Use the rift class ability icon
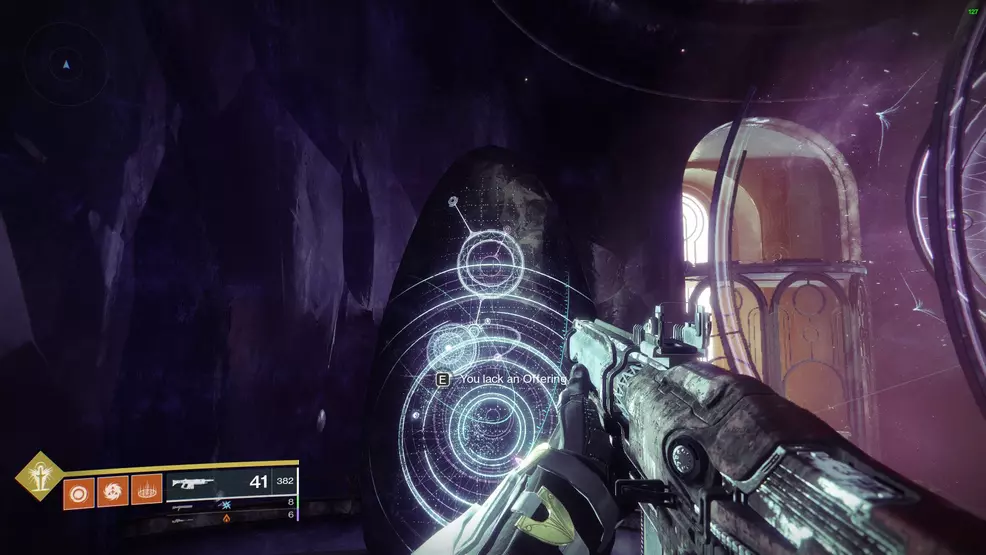The width and height of the screenshot is (986, 555). tap(146, 491)
